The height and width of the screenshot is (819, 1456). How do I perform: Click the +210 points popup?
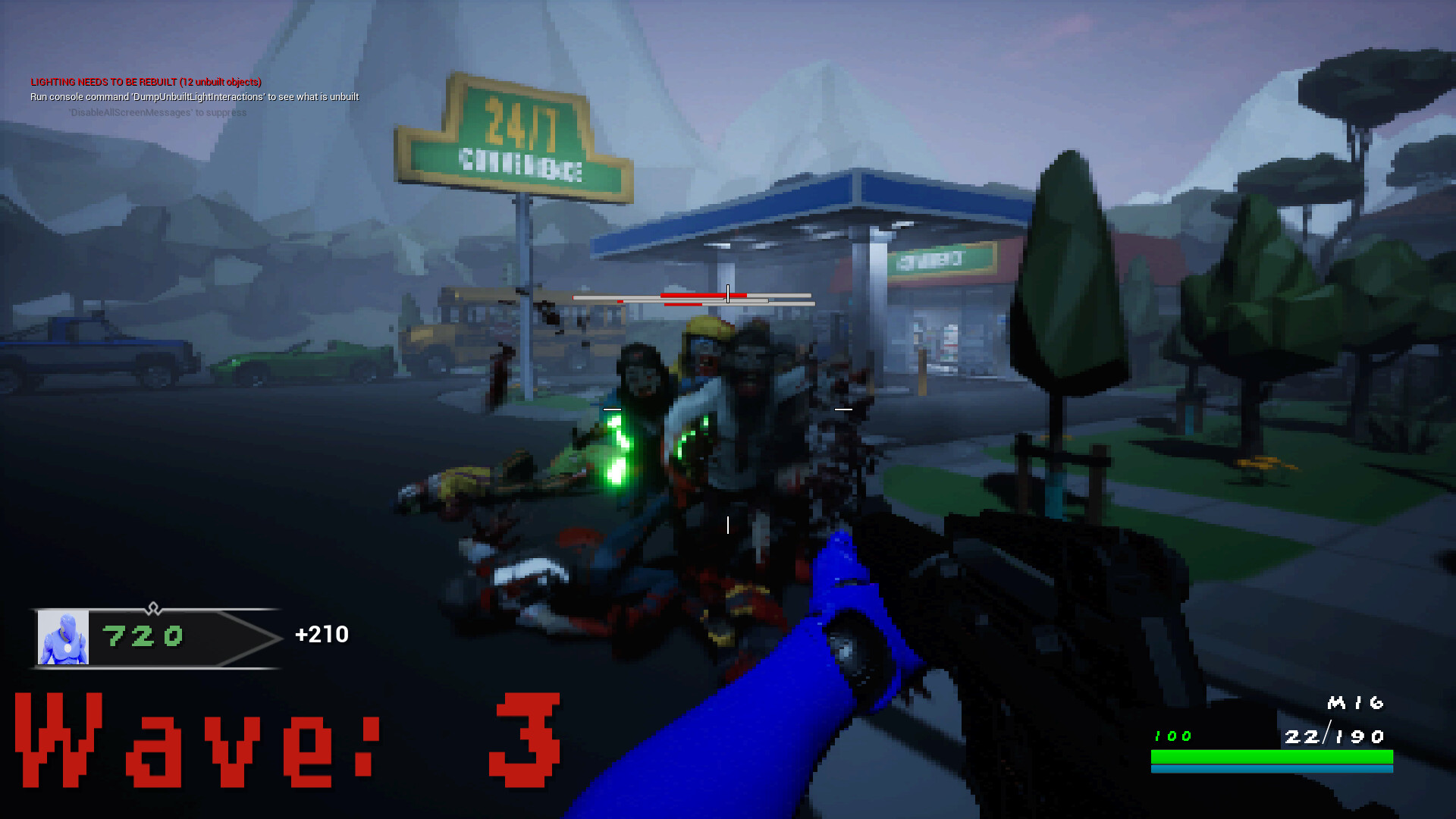click(322, 635)
